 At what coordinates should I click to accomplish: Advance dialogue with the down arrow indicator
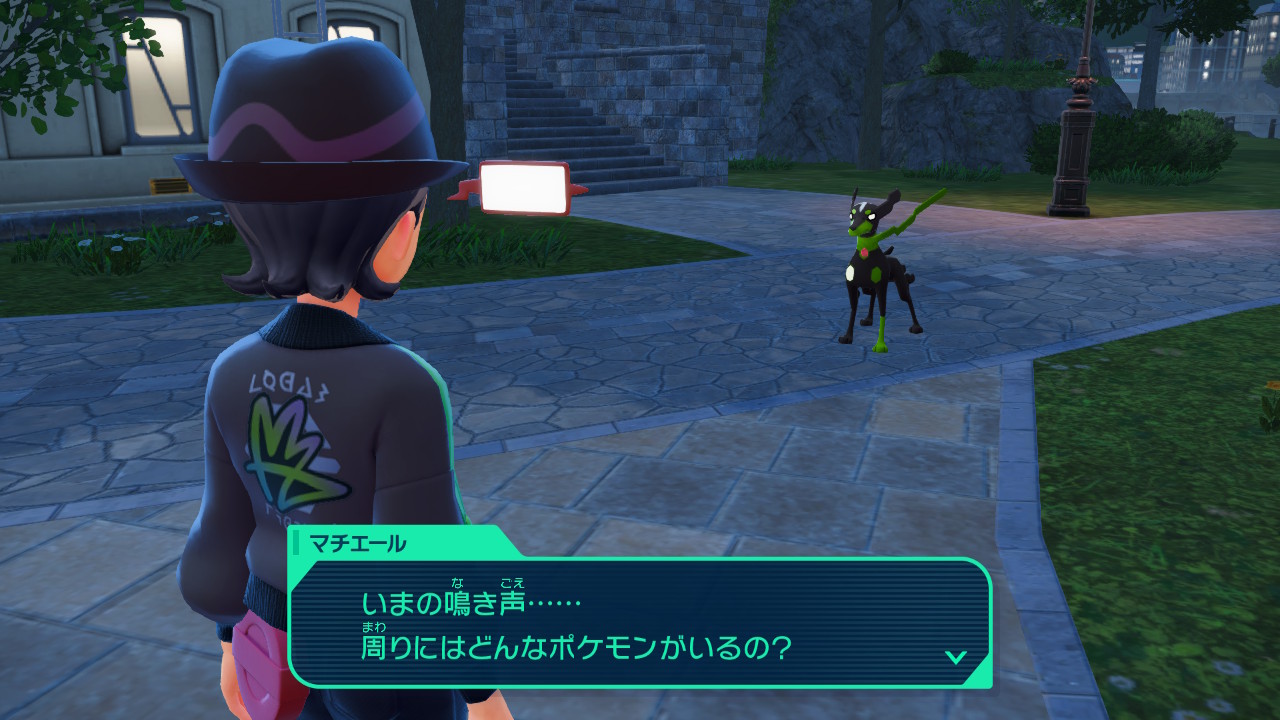pos(956,656)
